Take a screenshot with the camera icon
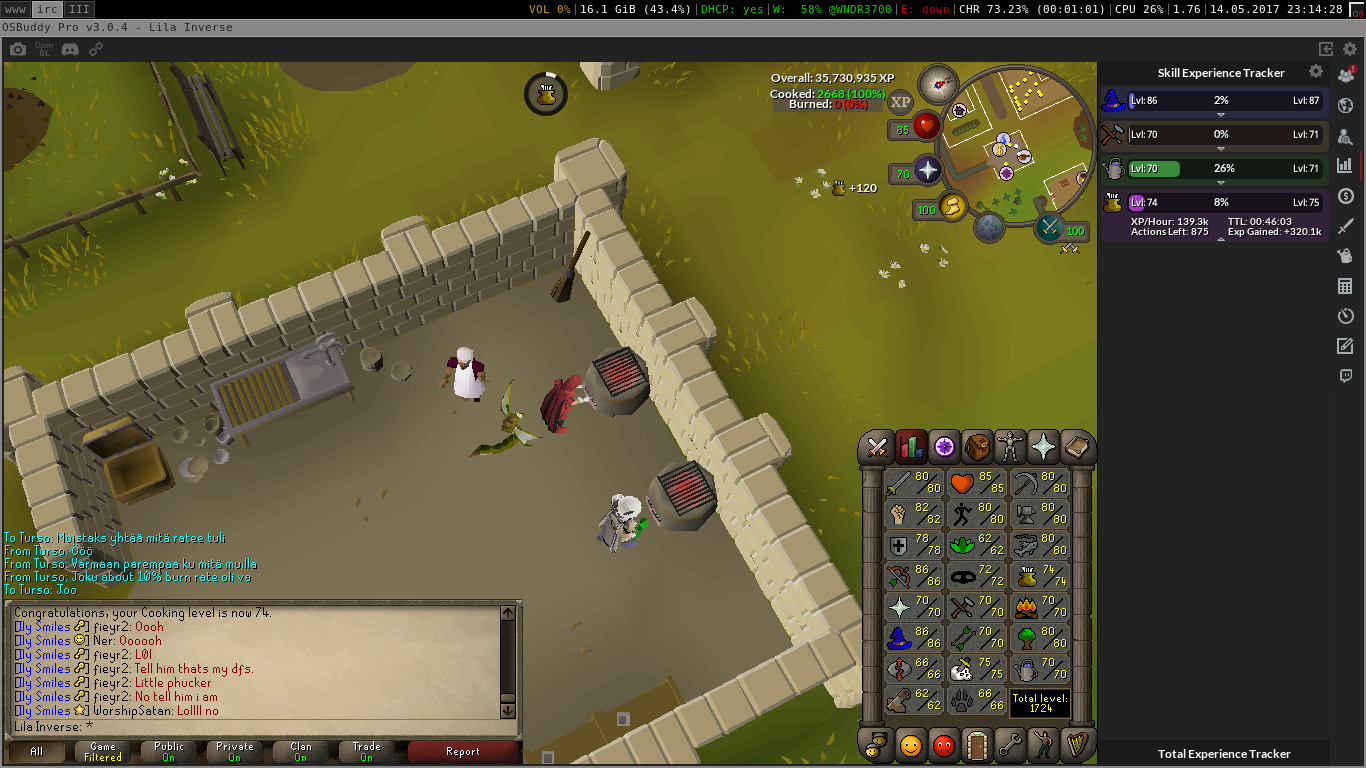 [18, 48]
